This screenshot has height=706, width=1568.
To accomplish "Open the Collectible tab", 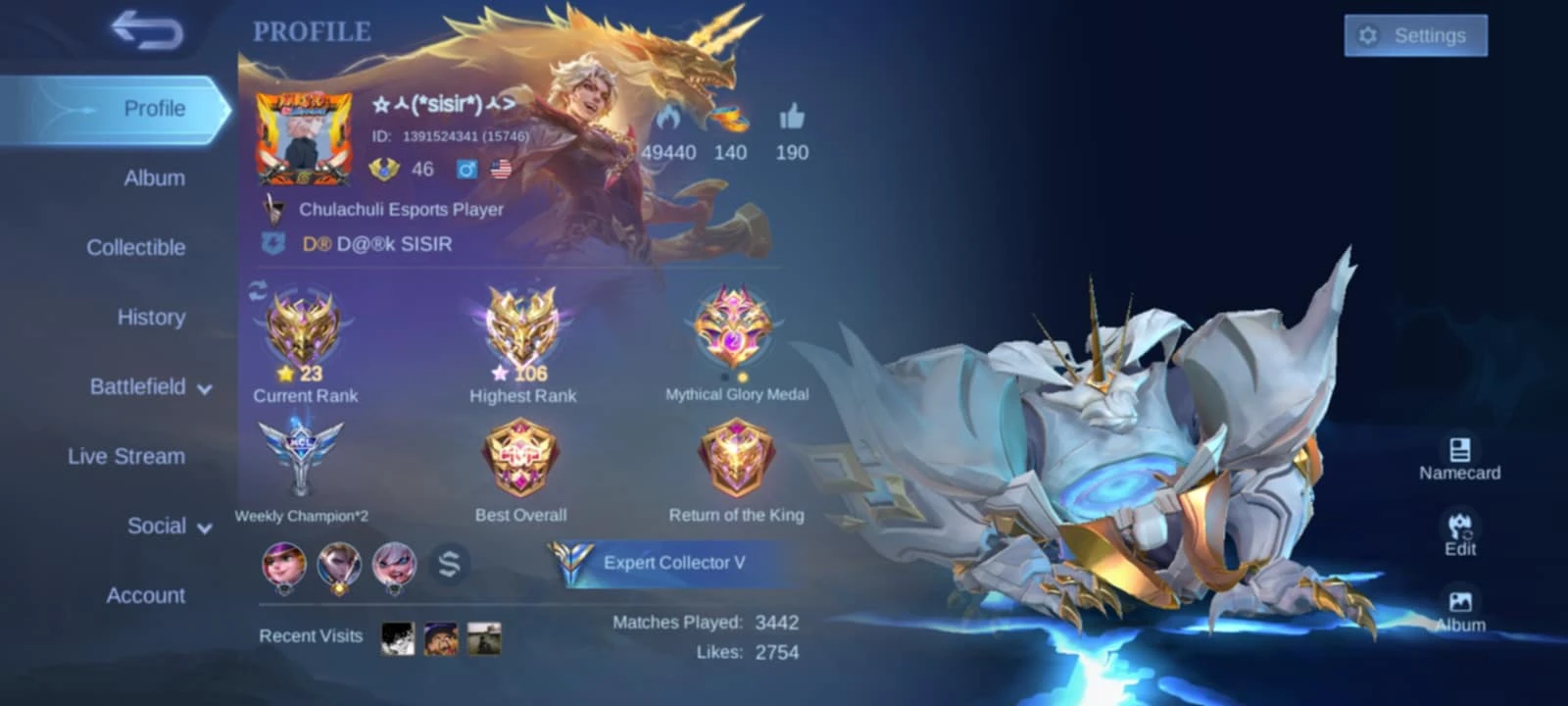I will tap(135, 248).
